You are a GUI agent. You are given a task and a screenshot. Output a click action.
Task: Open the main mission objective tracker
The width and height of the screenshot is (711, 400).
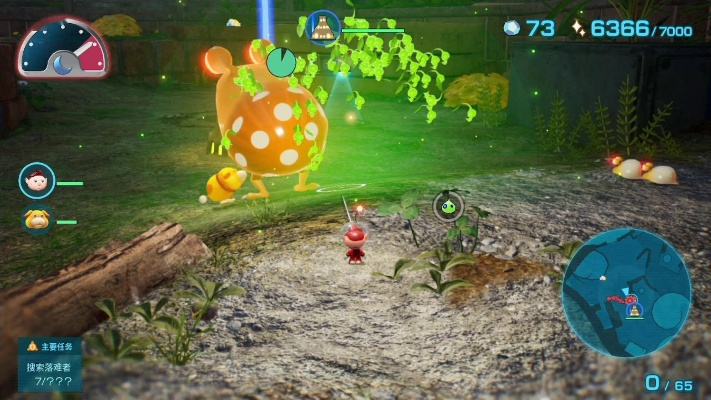point(50,364)
